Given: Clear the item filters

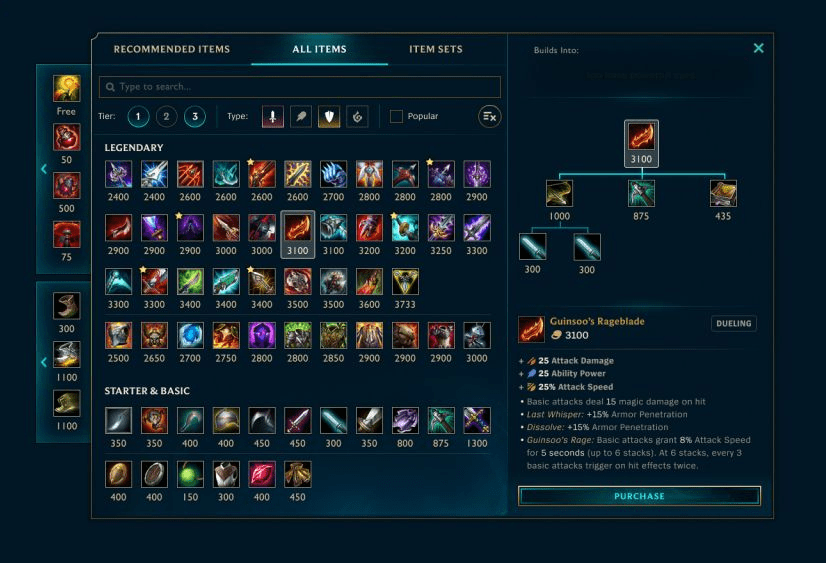Looking at the screenshot, I should pos(489,117).
